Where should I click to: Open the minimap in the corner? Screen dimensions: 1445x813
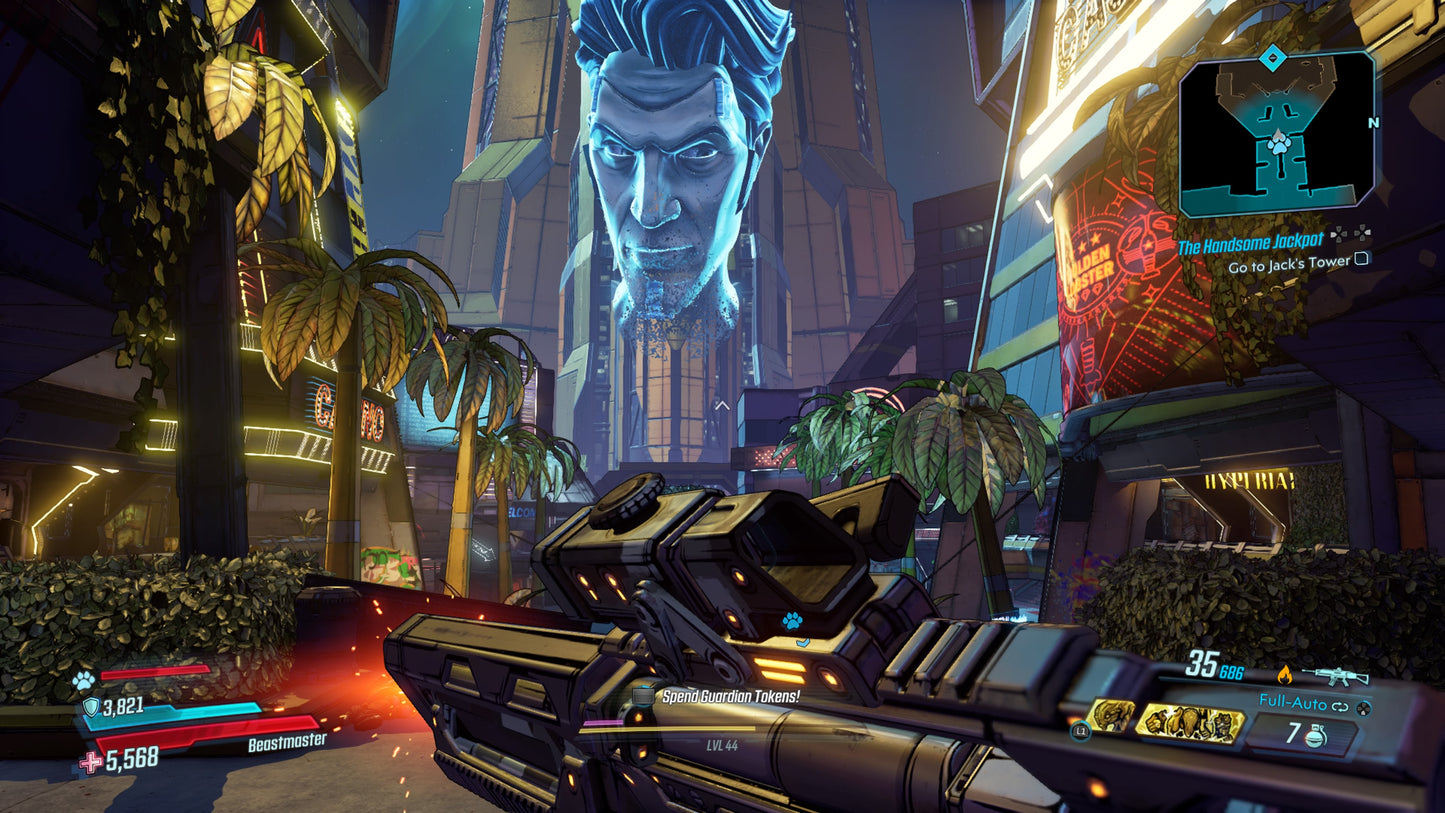click(x=1276, y=134)
